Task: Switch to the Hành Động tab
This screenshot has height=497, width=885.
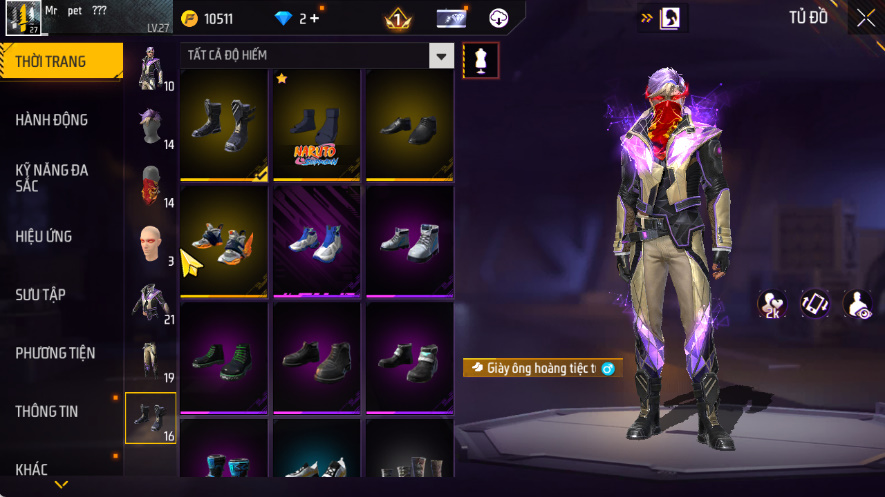Action: (x=52, y=120)
